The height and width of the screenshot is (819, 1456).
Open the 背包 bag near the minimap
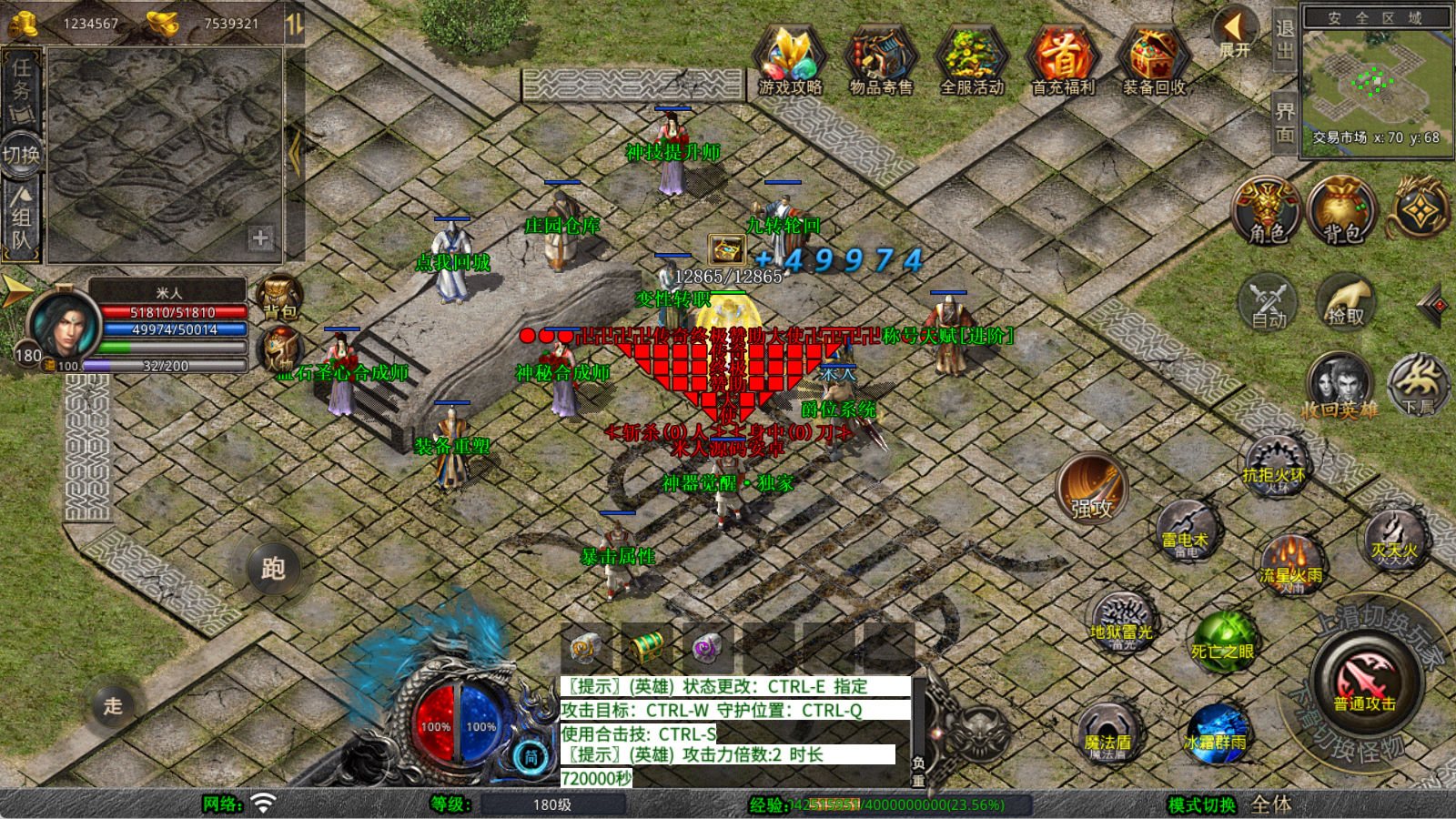[1341, 211]
